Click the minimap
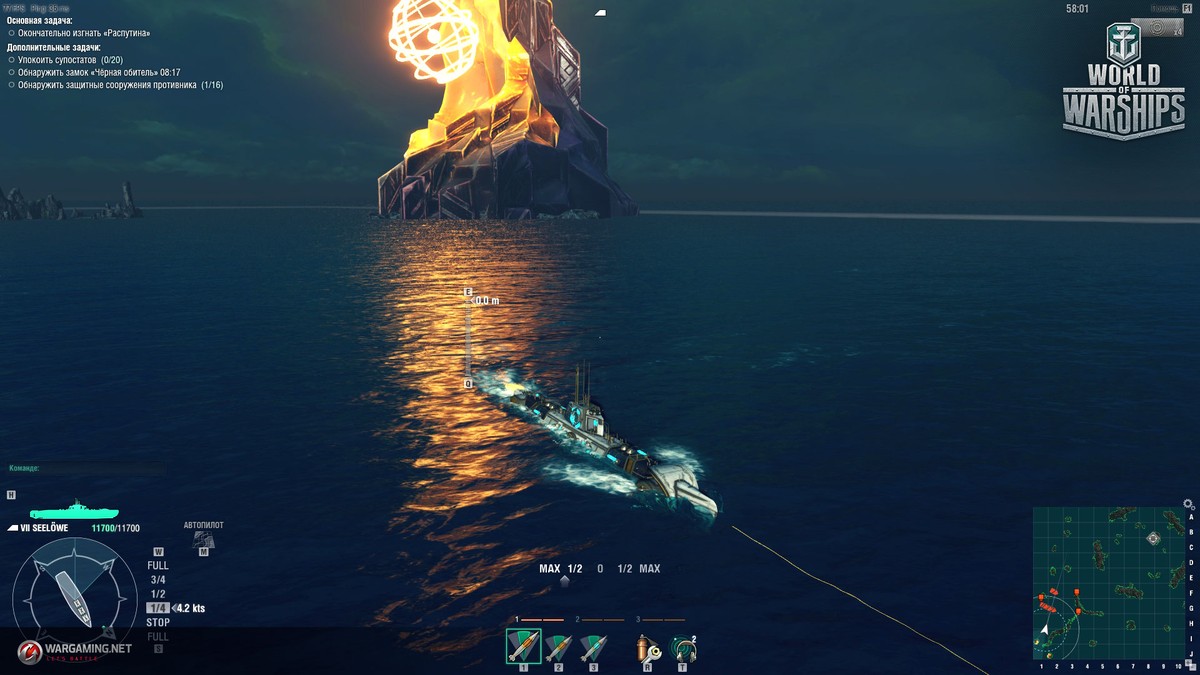This screenshot has width=1200, height=675. pos(1108,583)
